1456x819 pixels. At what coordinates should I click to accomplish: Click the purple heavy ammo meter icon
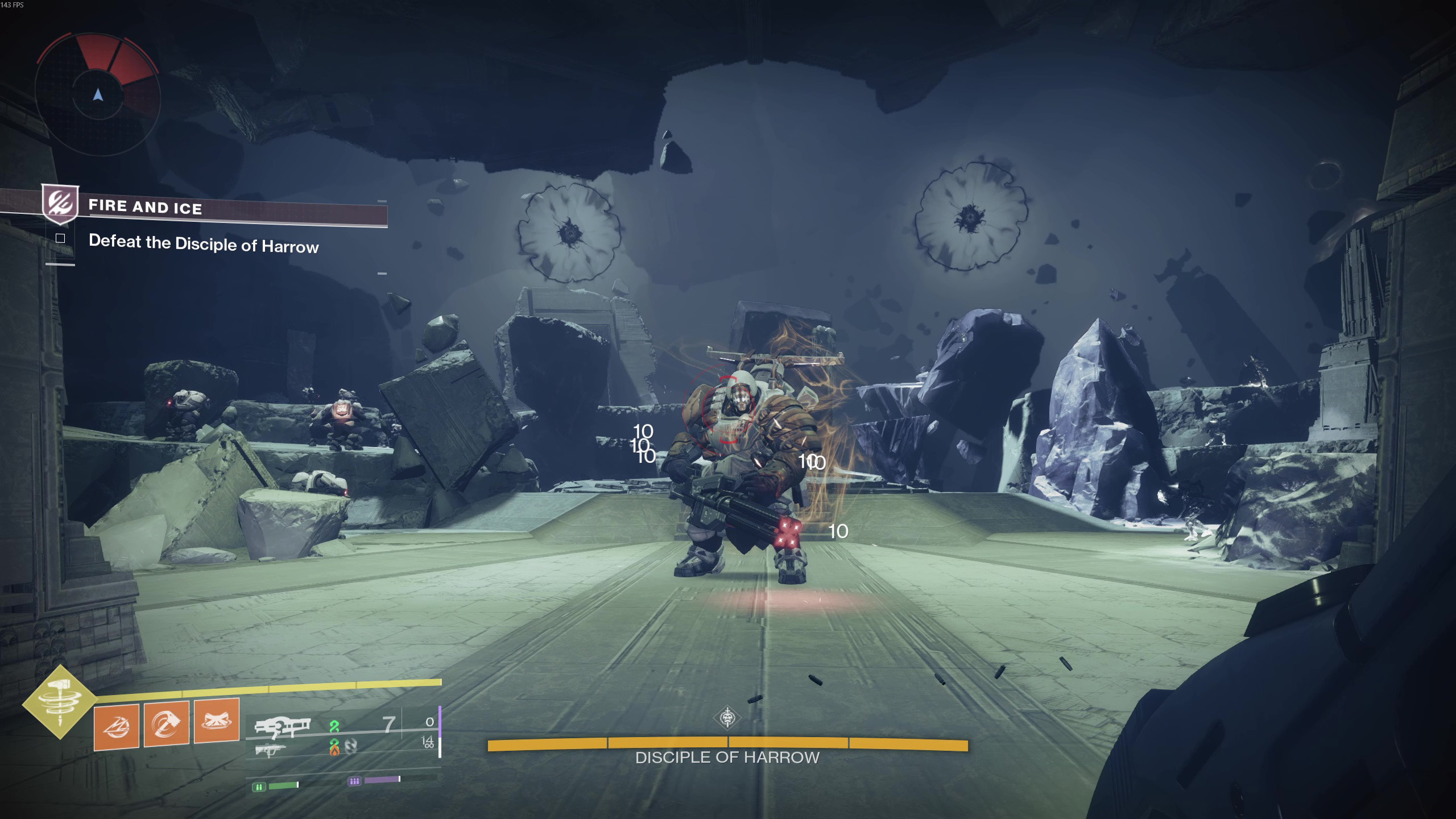coord(354,781)
